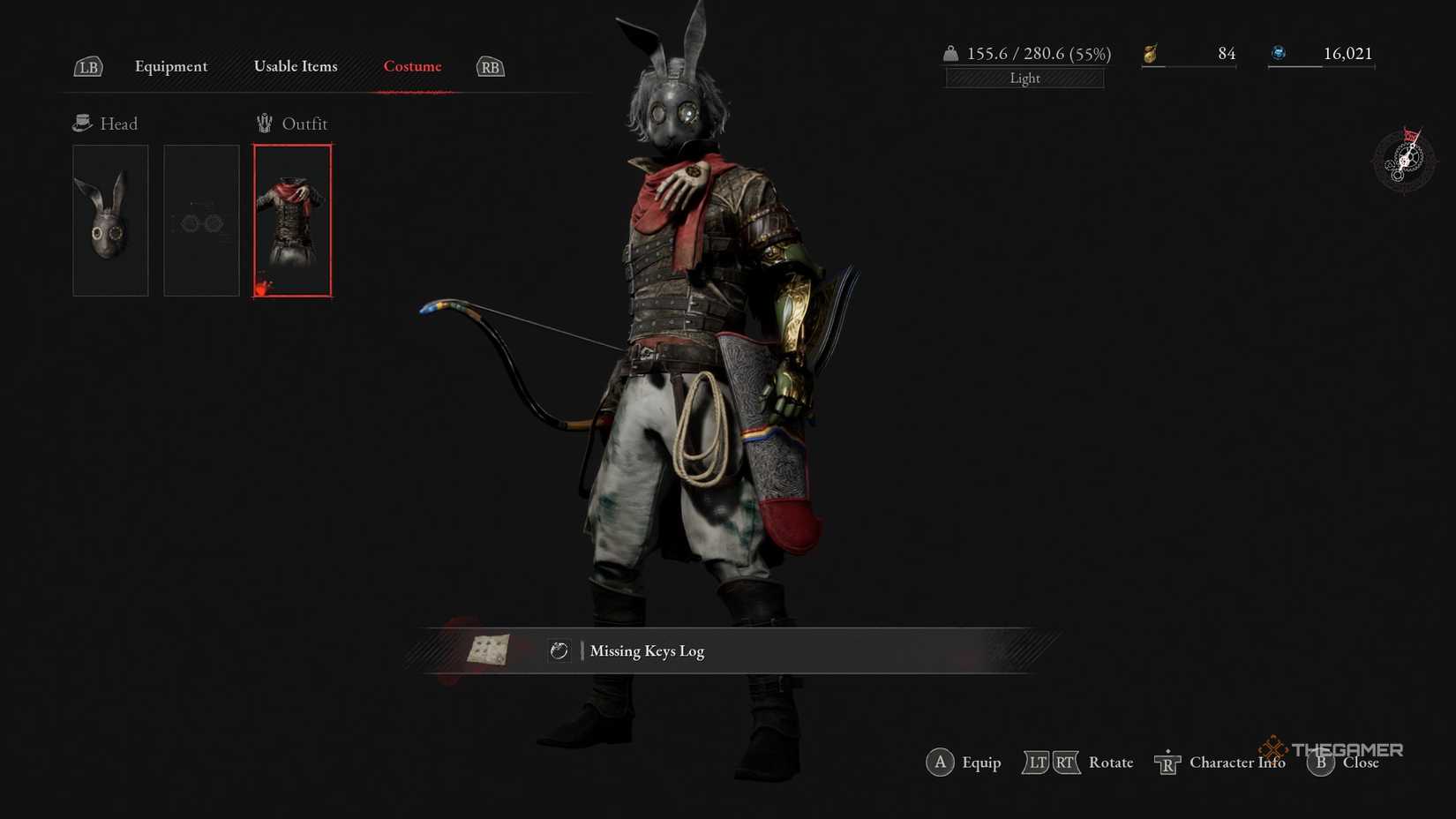
Task: Close the menu with the B prompt
Action: [1320, 763]
